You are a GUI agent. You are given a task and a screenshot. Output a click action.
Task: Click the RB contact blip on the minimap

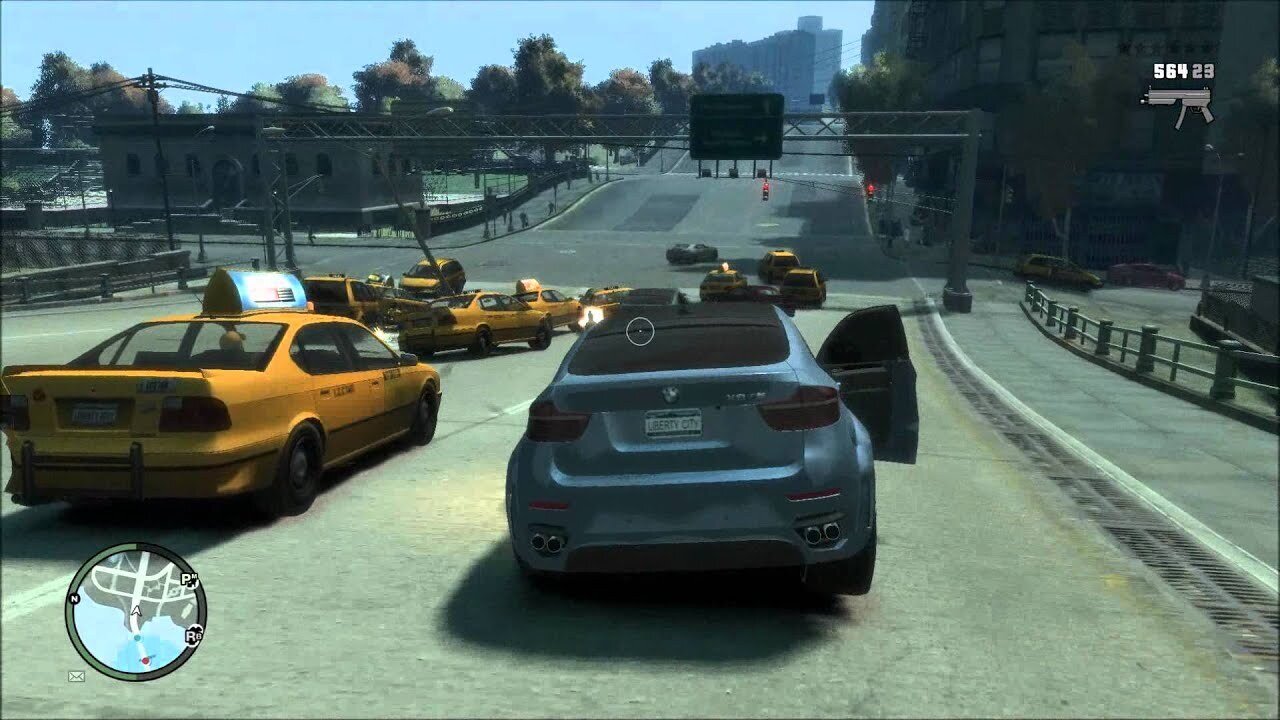pos(194,636)
